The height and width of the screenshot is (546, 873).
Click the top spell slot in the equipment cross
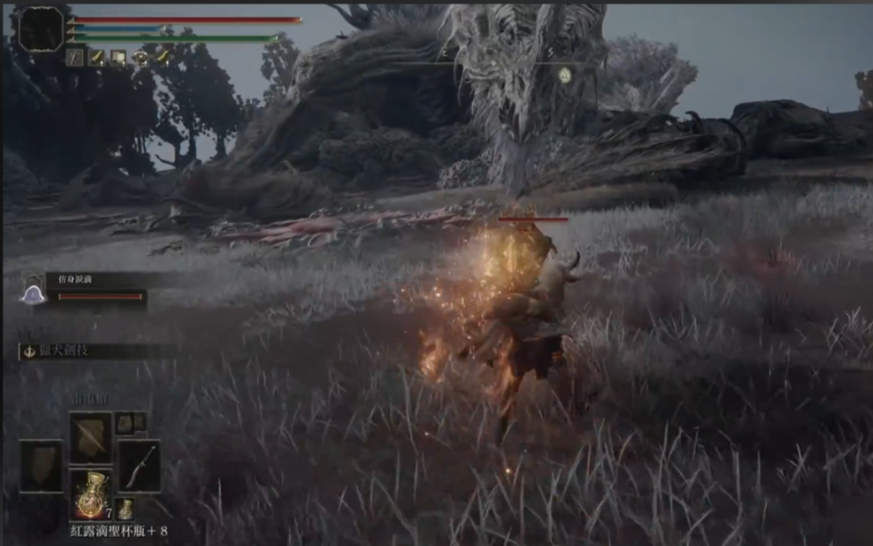[x=89, y=434]
